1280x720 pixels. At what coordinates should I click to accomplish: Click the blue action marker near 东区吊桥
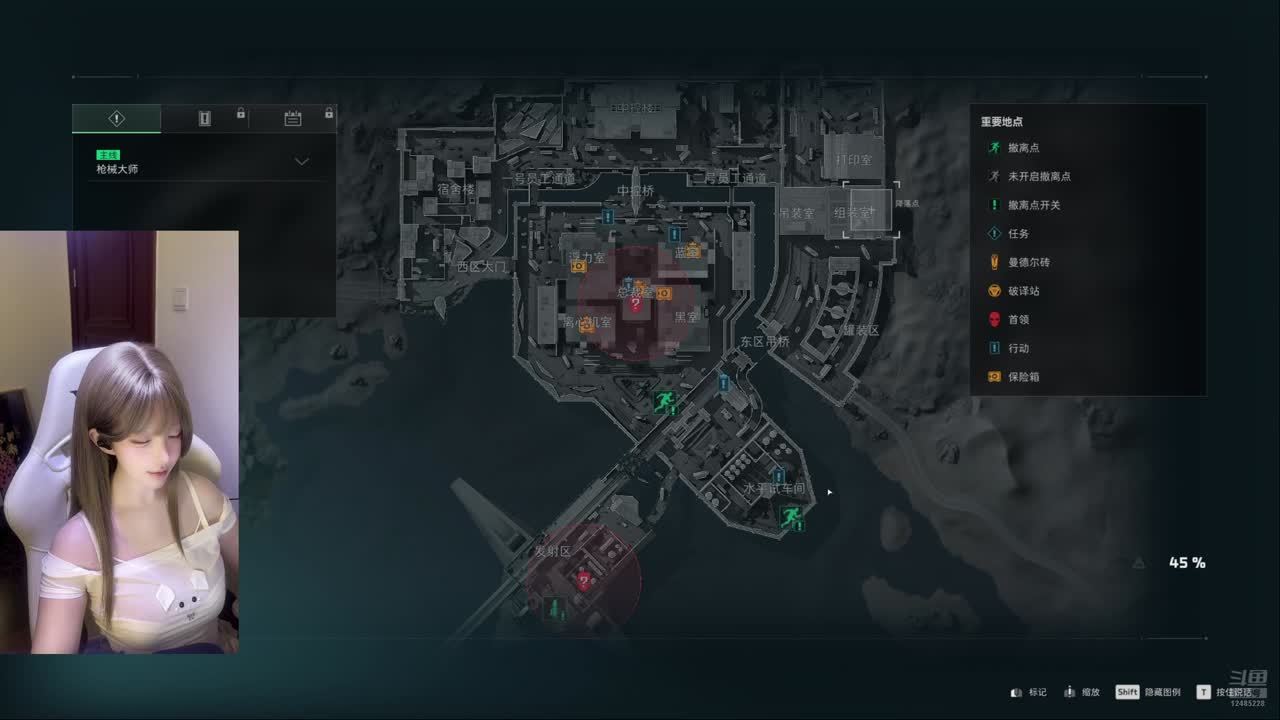coord(724,382)
